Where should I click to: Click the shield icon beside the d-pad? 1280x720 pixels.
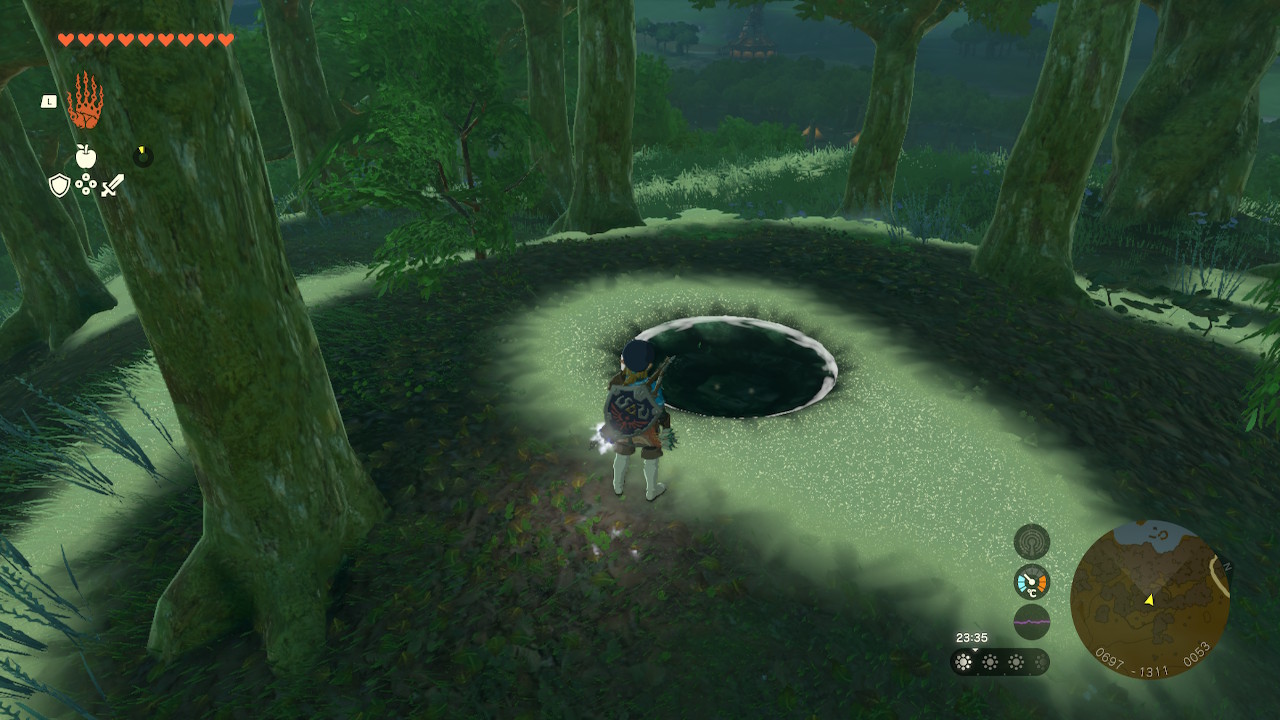(x=59, y=187)
